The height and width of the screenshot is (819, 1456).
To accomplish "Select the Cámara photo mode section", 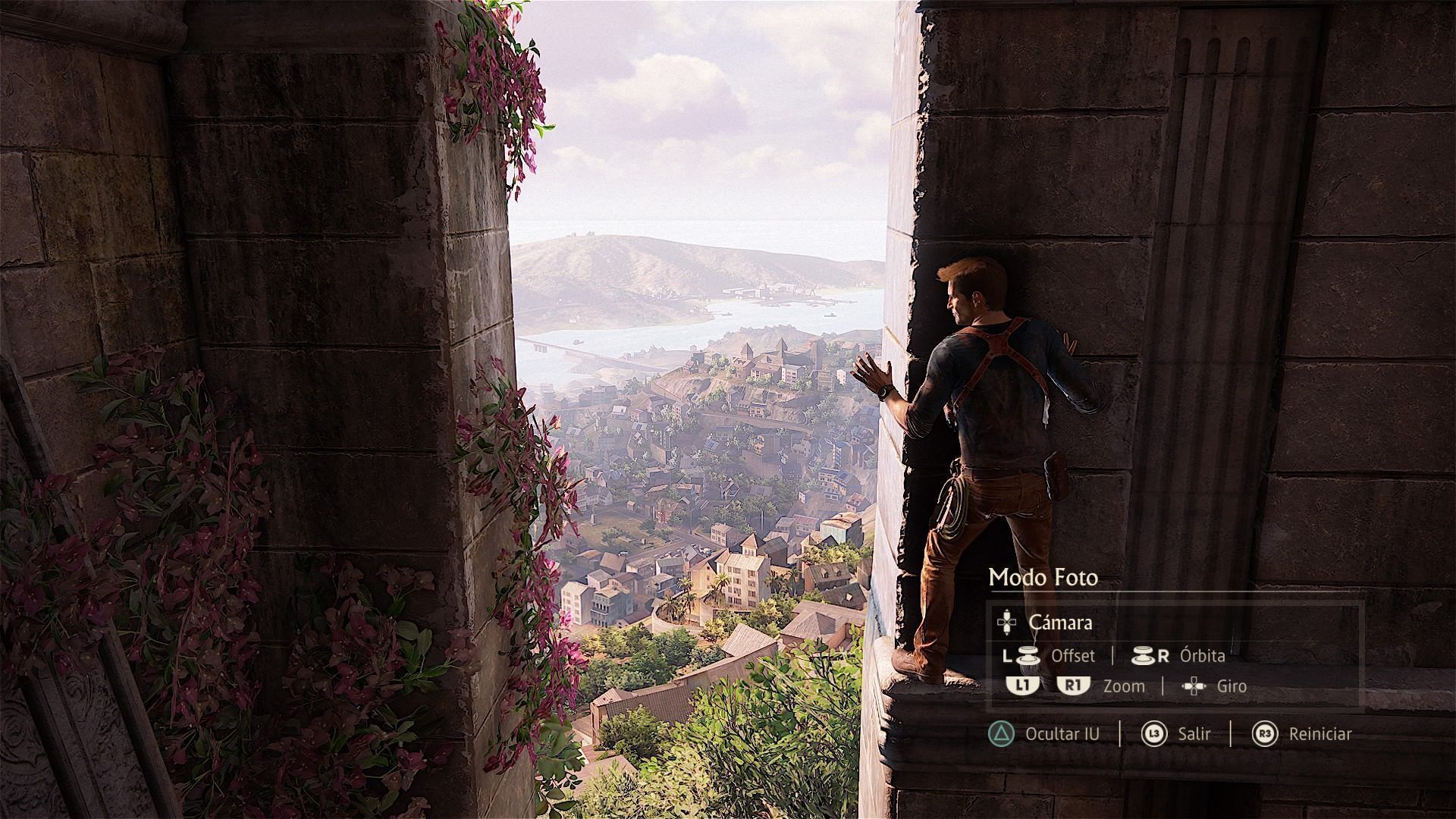I will coord(1059,623).
